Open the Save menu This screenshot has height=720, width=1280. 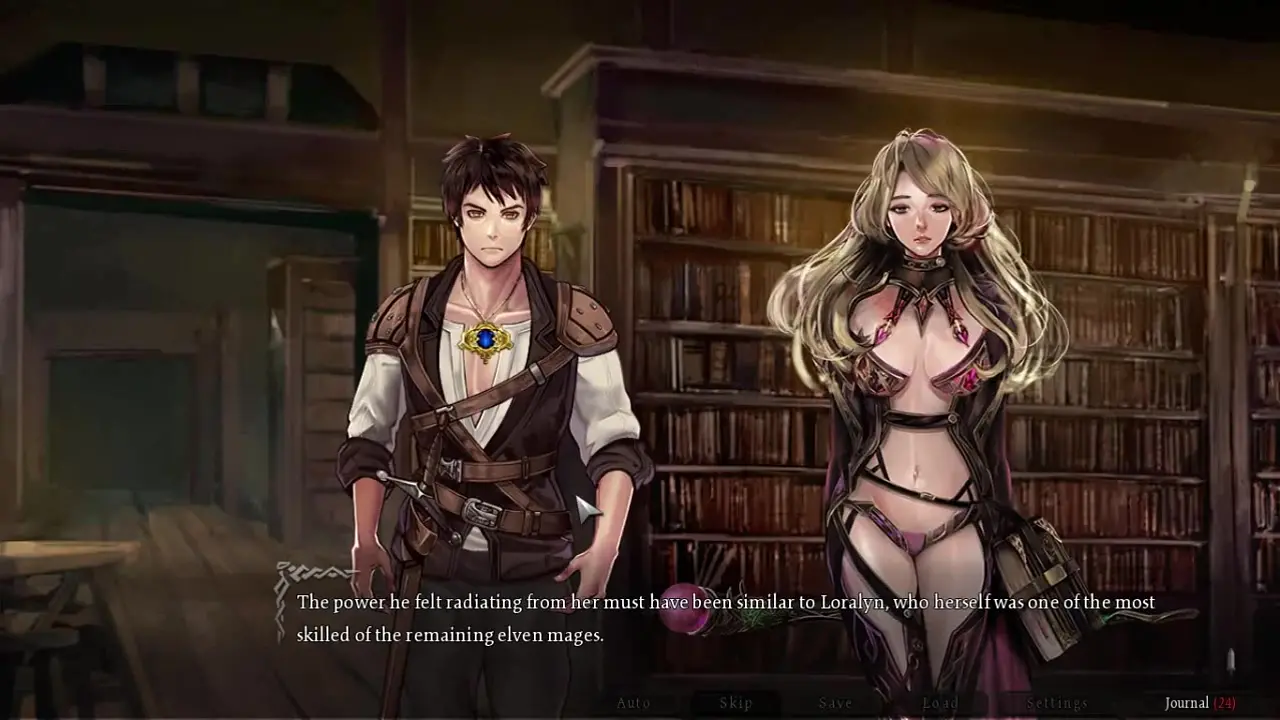835,703
